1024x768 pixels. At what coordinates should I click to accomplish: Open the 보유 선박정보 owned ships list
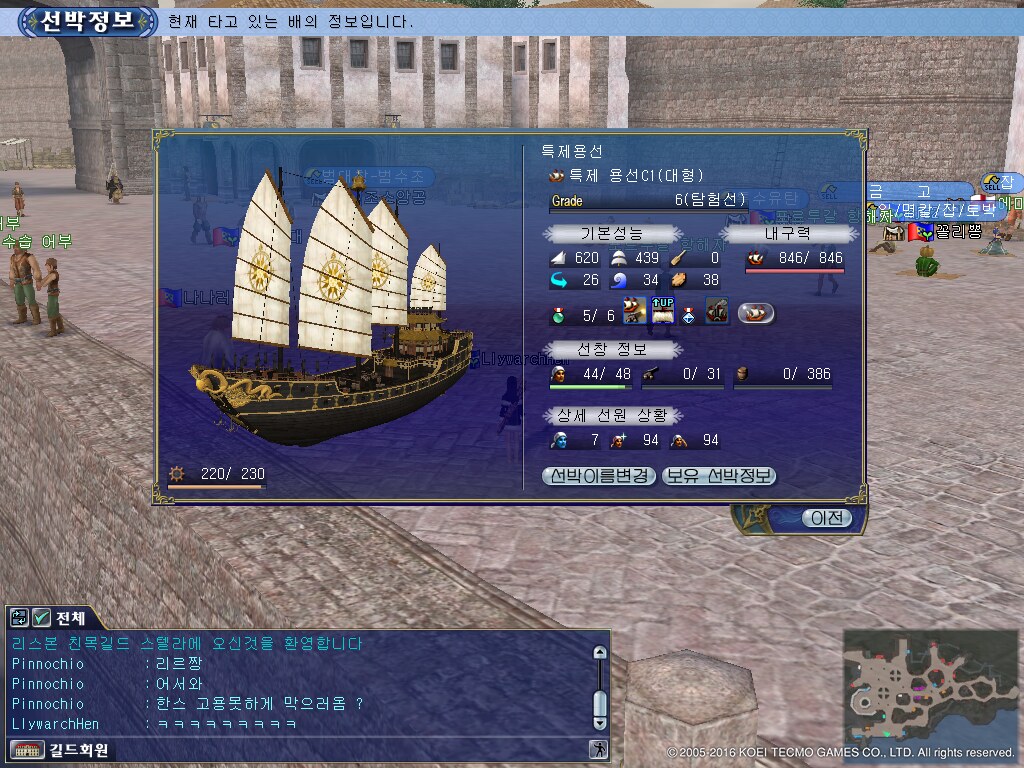(719, 476)
